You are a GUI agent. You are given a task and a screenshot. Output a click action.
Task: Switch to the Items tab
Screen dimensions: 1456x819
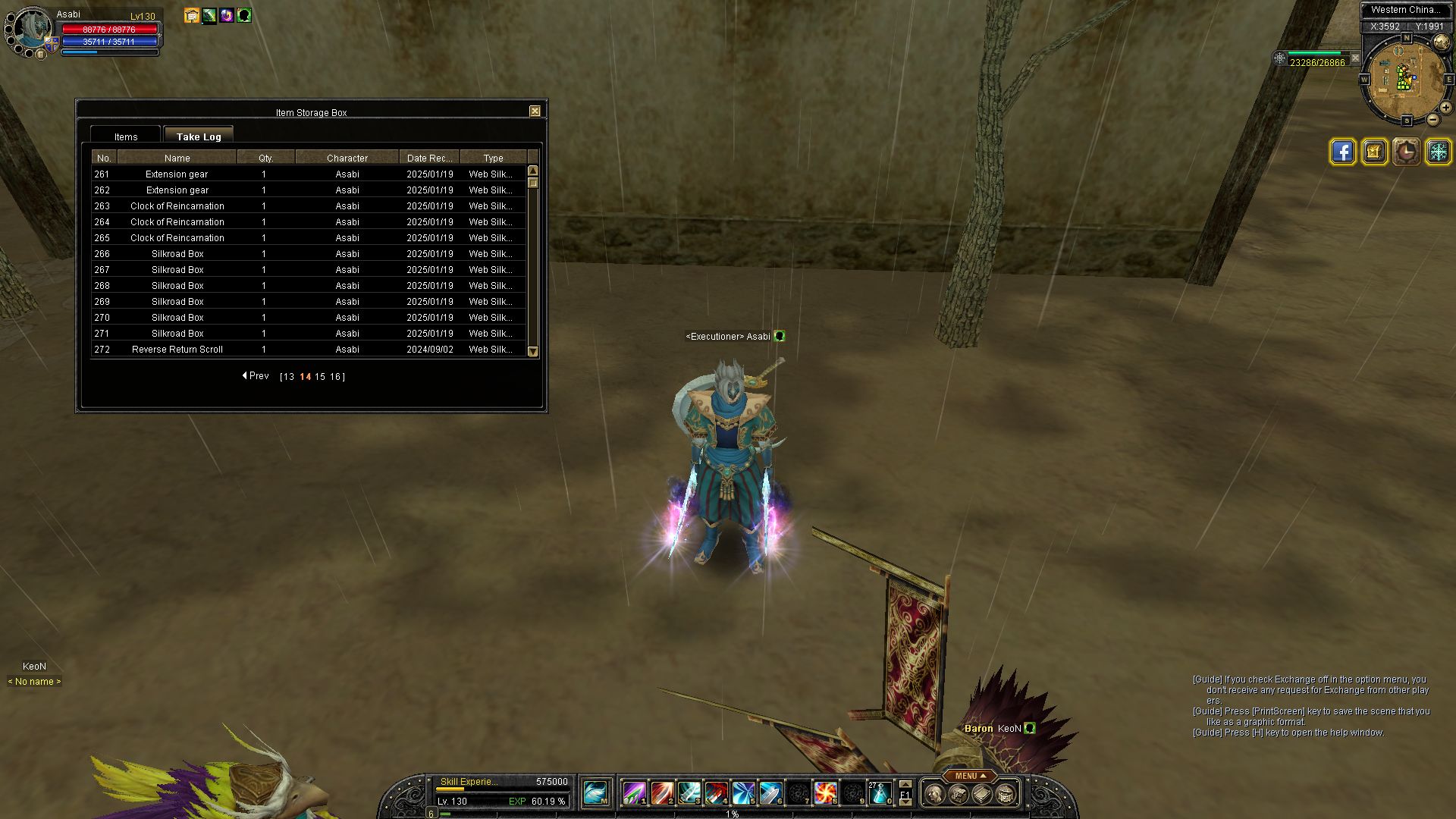pyautogui.click(x=126, y=136)
